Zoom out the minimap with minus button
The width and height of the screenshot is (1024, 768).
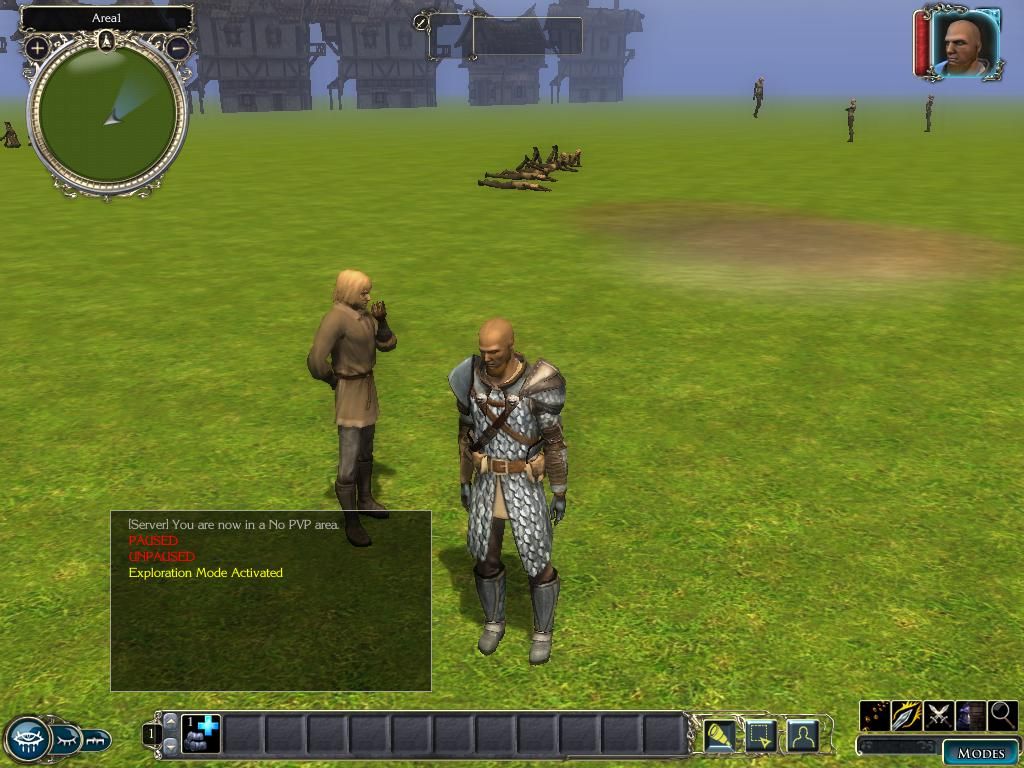[178, 47]
